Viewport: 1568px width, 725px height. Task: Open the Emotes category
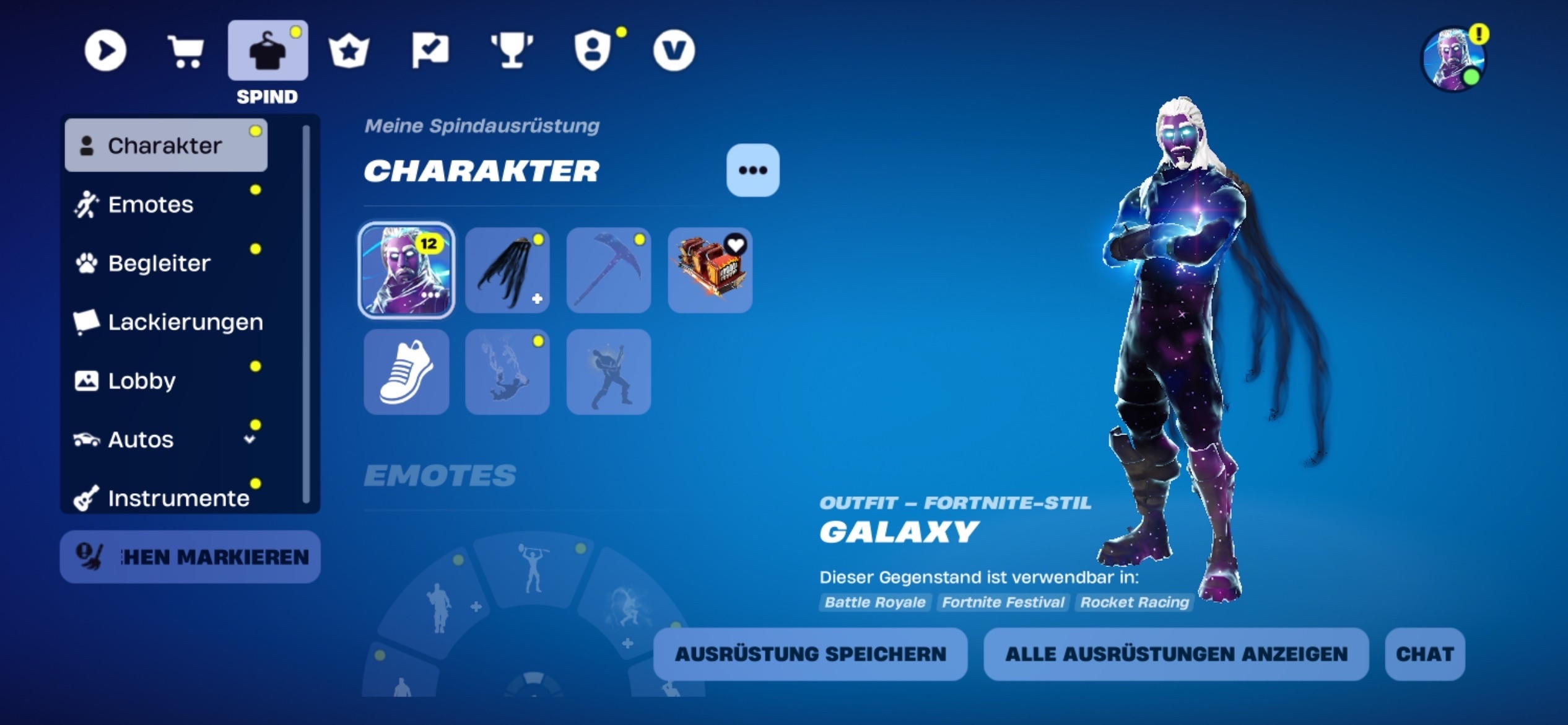click(150, 204)
